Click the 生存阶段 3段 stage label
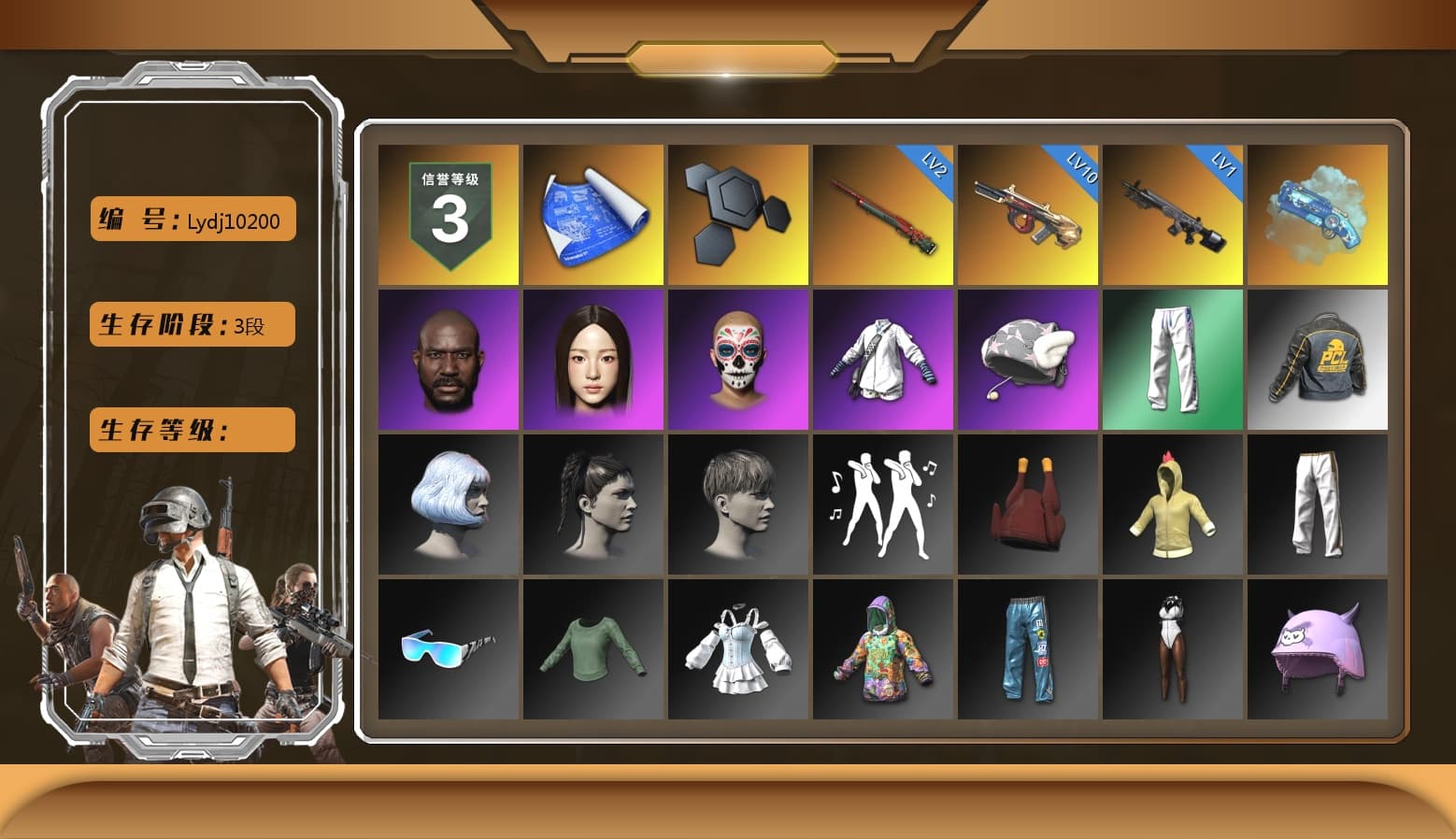 pyautogui.click(x=192, y=324)
